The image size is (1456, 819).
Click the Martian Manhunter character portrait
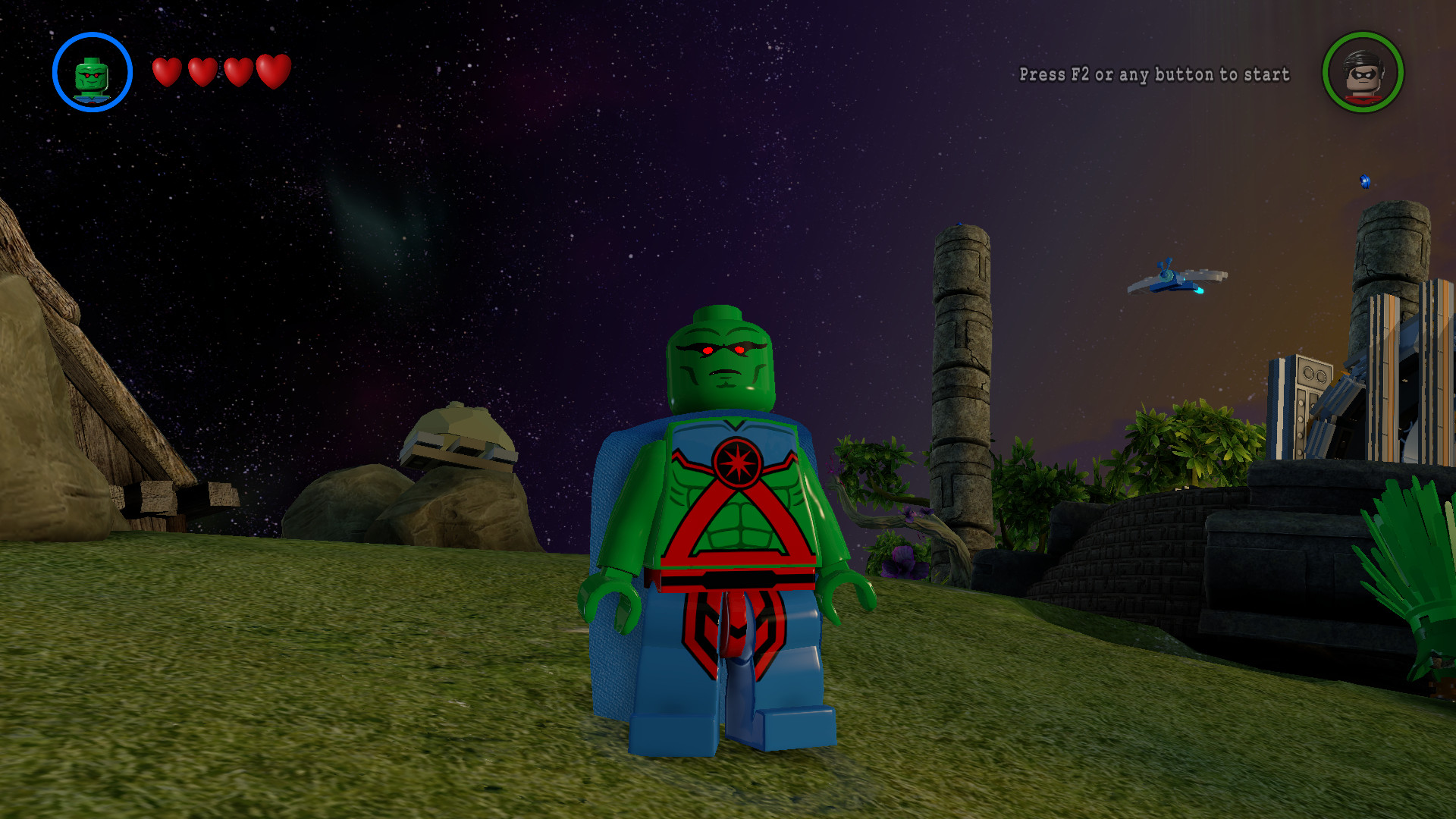92,76
